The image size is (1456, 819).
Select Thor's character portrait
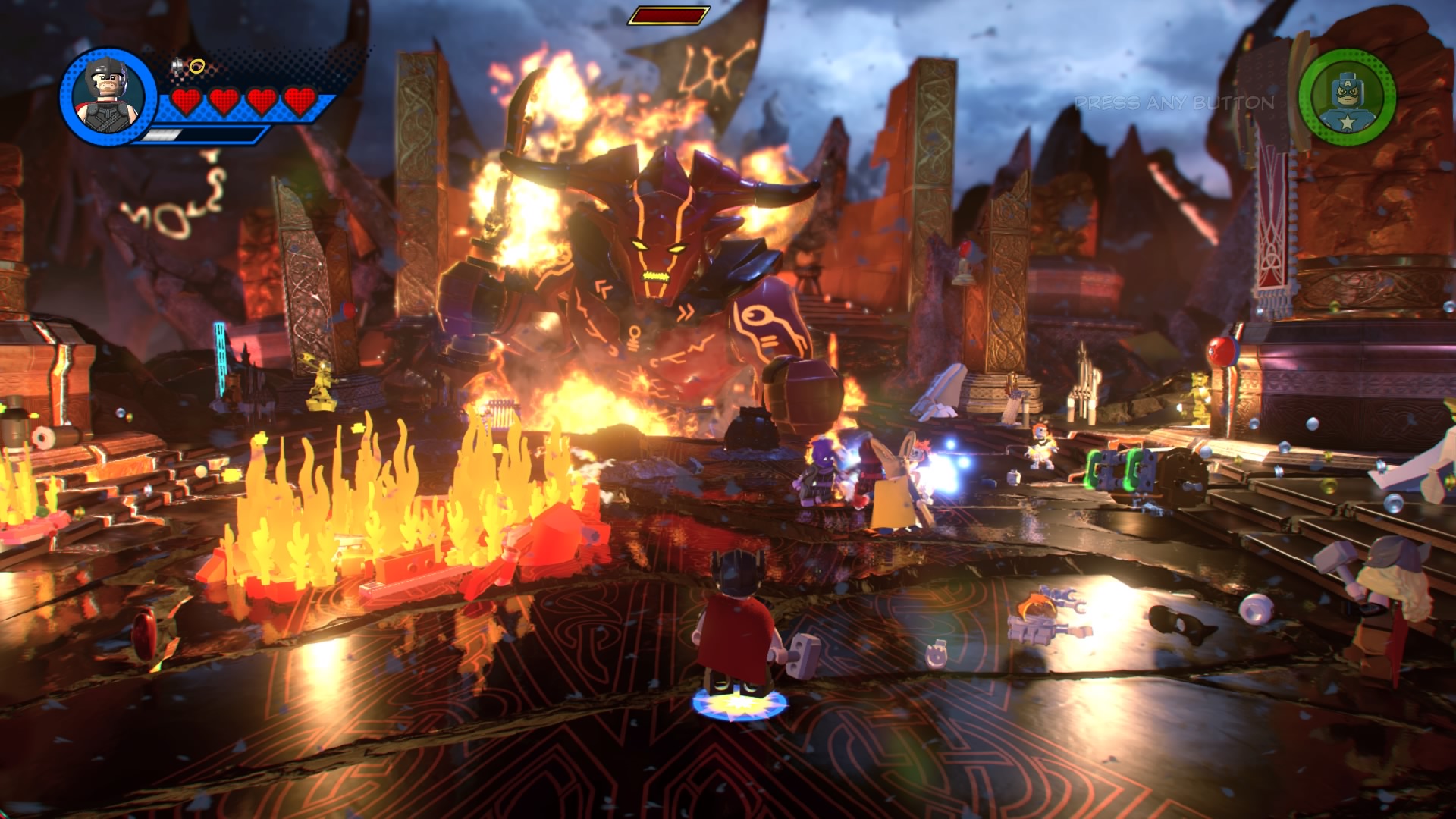108,96
